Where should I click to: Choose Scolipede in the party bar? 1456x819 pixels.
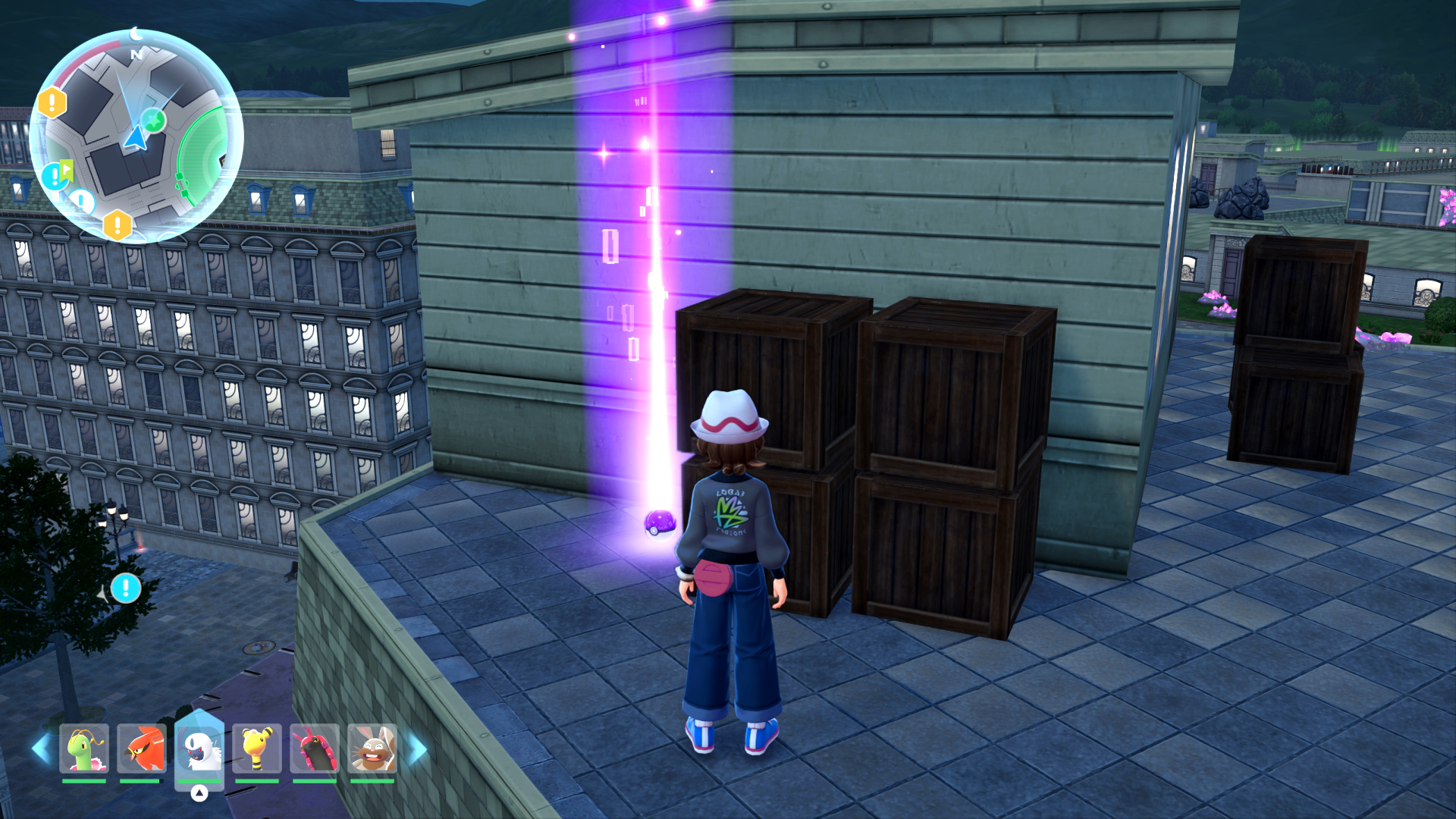coord(315,748)
